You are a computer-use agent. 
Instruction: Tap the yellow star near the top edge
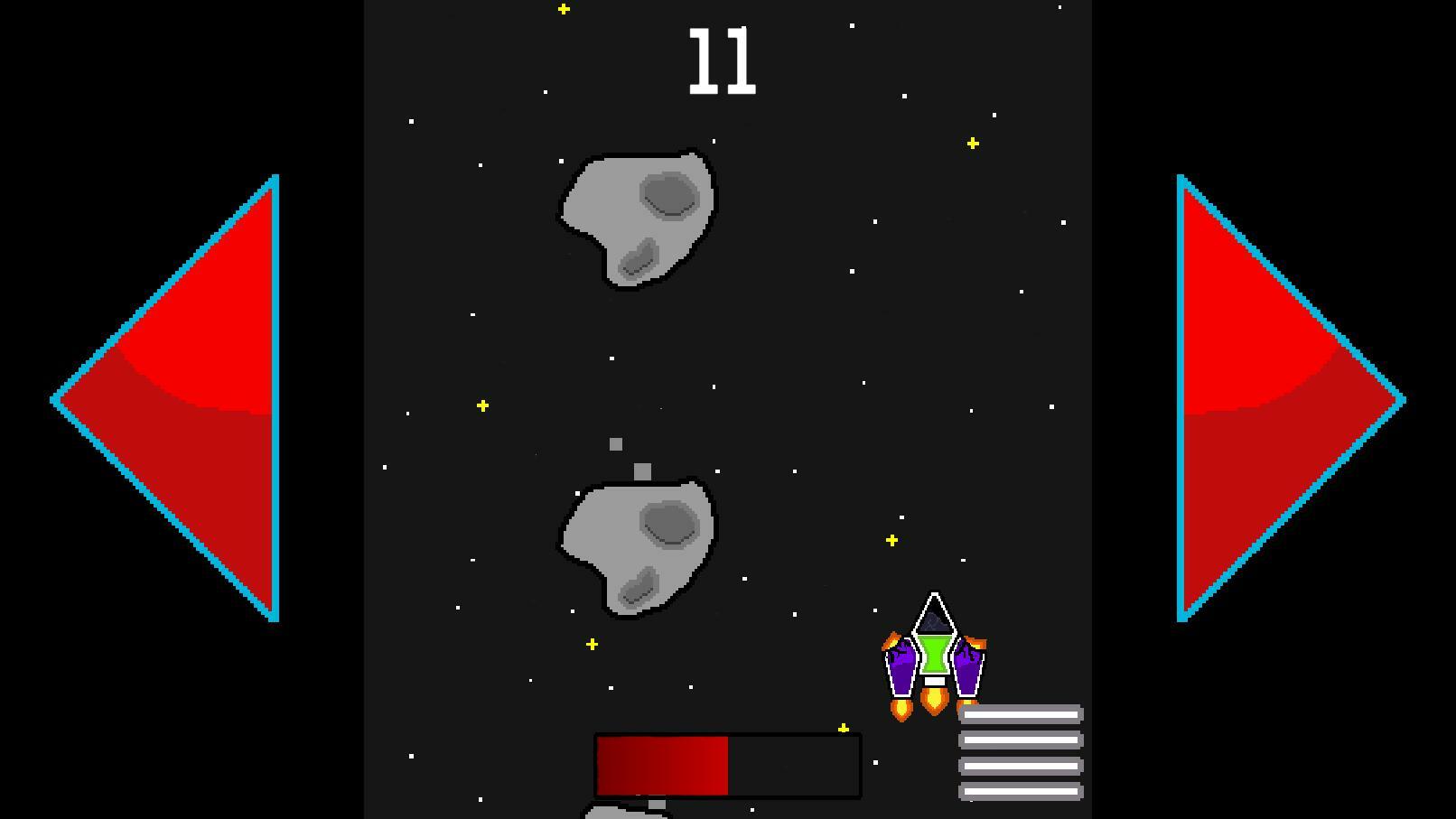click(x=562, y=9)
